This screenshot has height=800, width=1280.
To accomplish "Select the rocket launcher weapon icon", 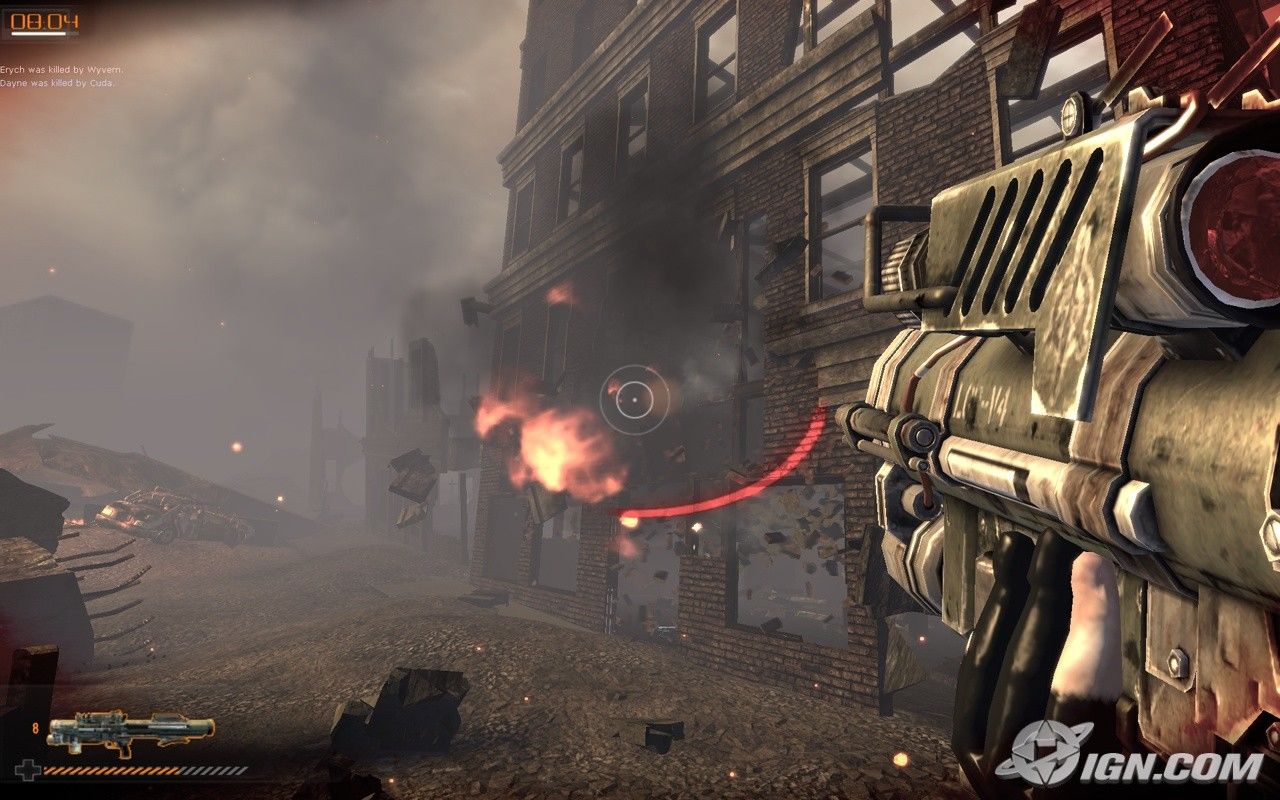I will [130, 731].
